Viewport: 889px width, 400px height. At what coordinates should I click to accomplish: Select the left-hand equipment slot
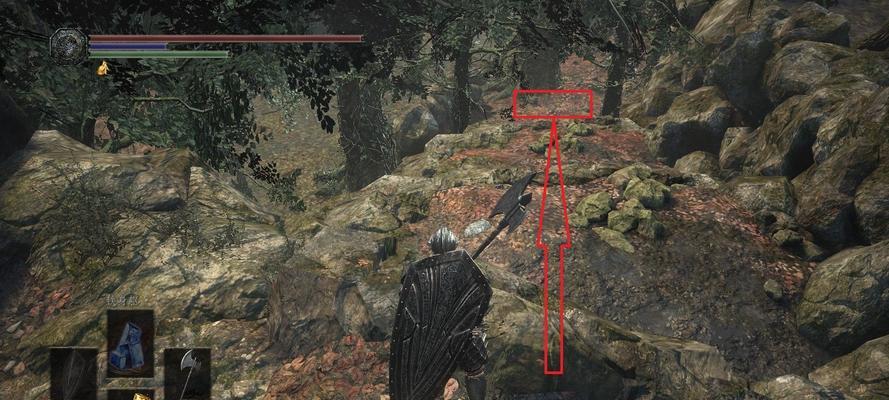pyautogui.click(x=74, y=374)
